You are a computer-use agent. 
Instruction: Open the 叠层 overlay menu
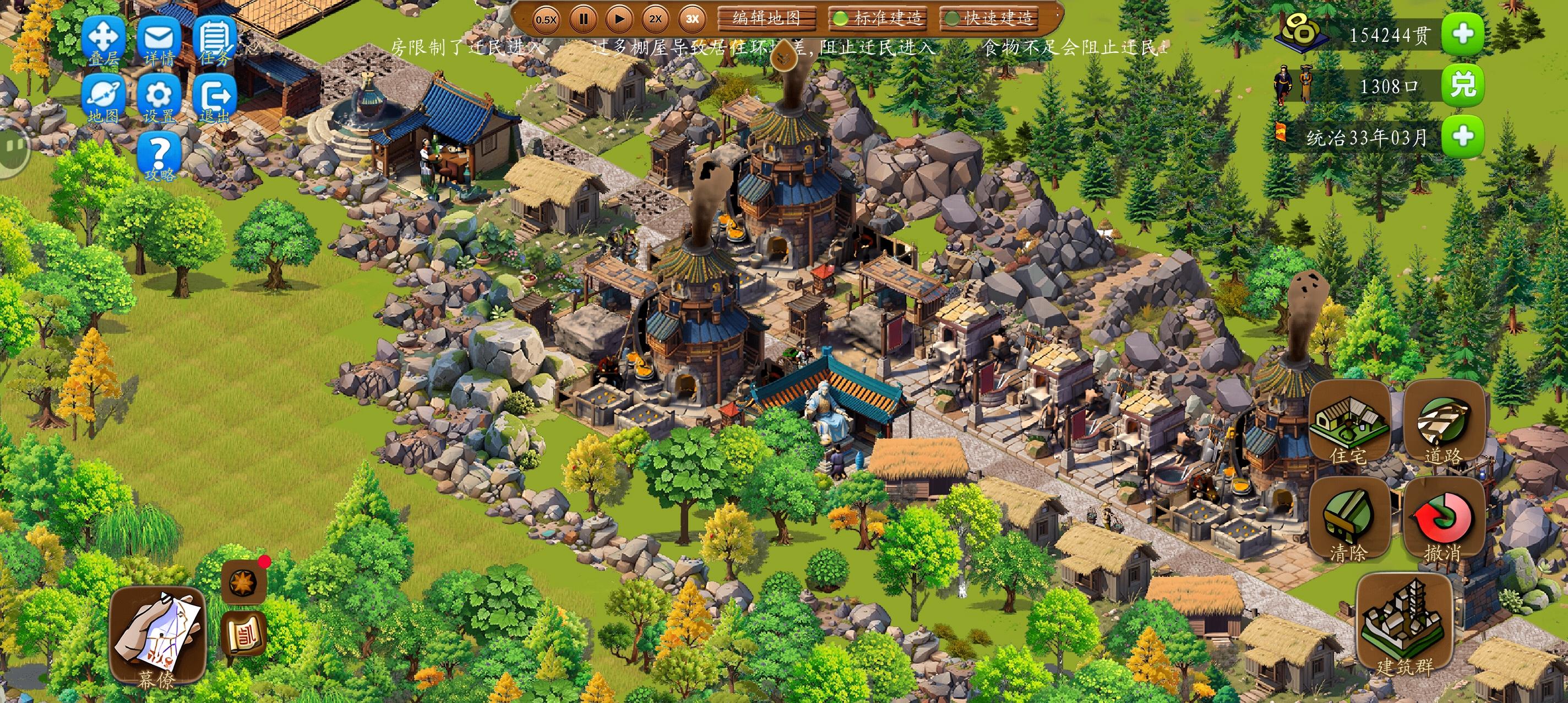point(104,40)
